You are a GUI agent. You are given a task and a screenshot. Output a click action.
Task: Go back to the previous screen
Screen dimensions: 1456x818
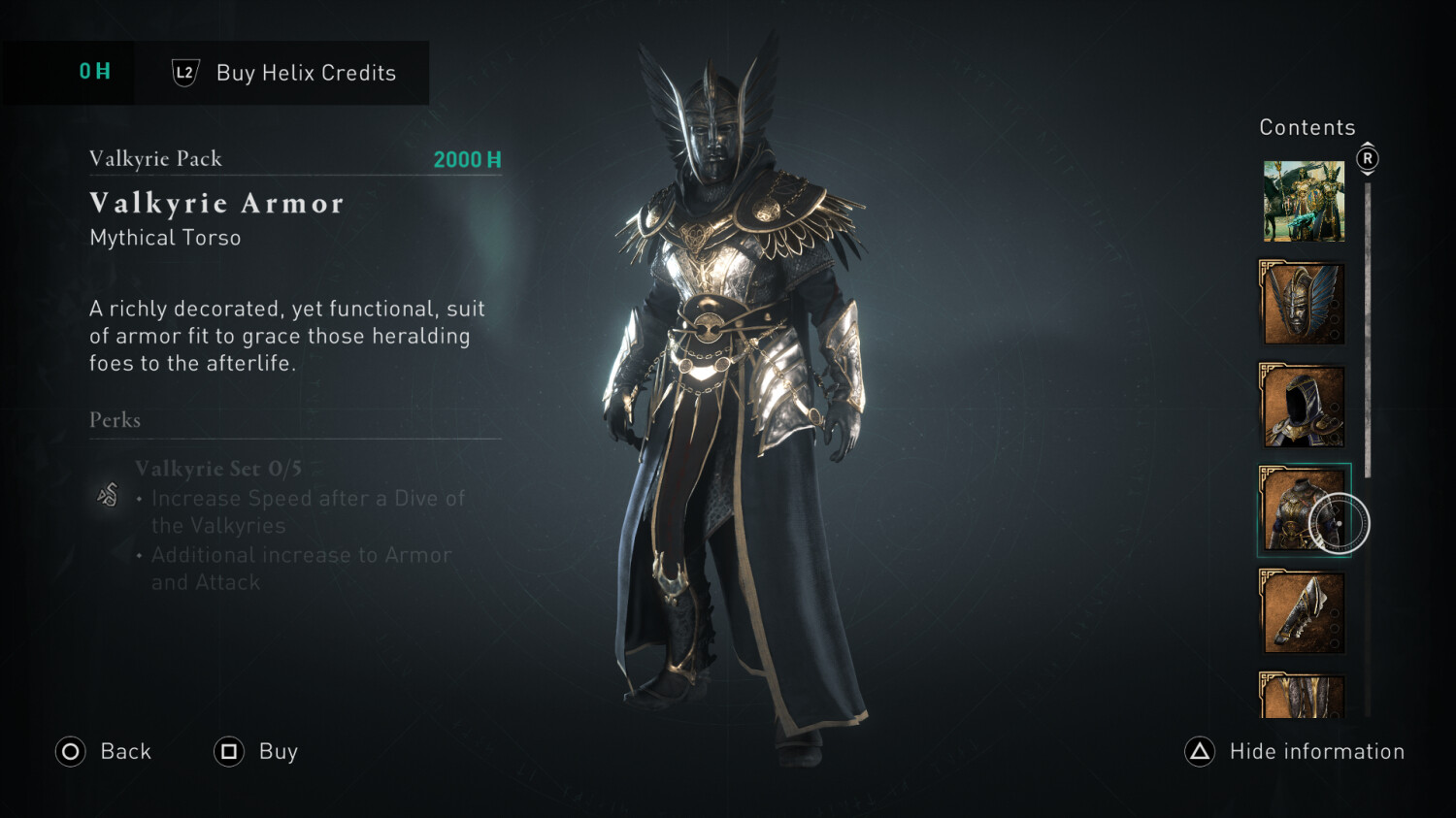(x=104, y=751)
